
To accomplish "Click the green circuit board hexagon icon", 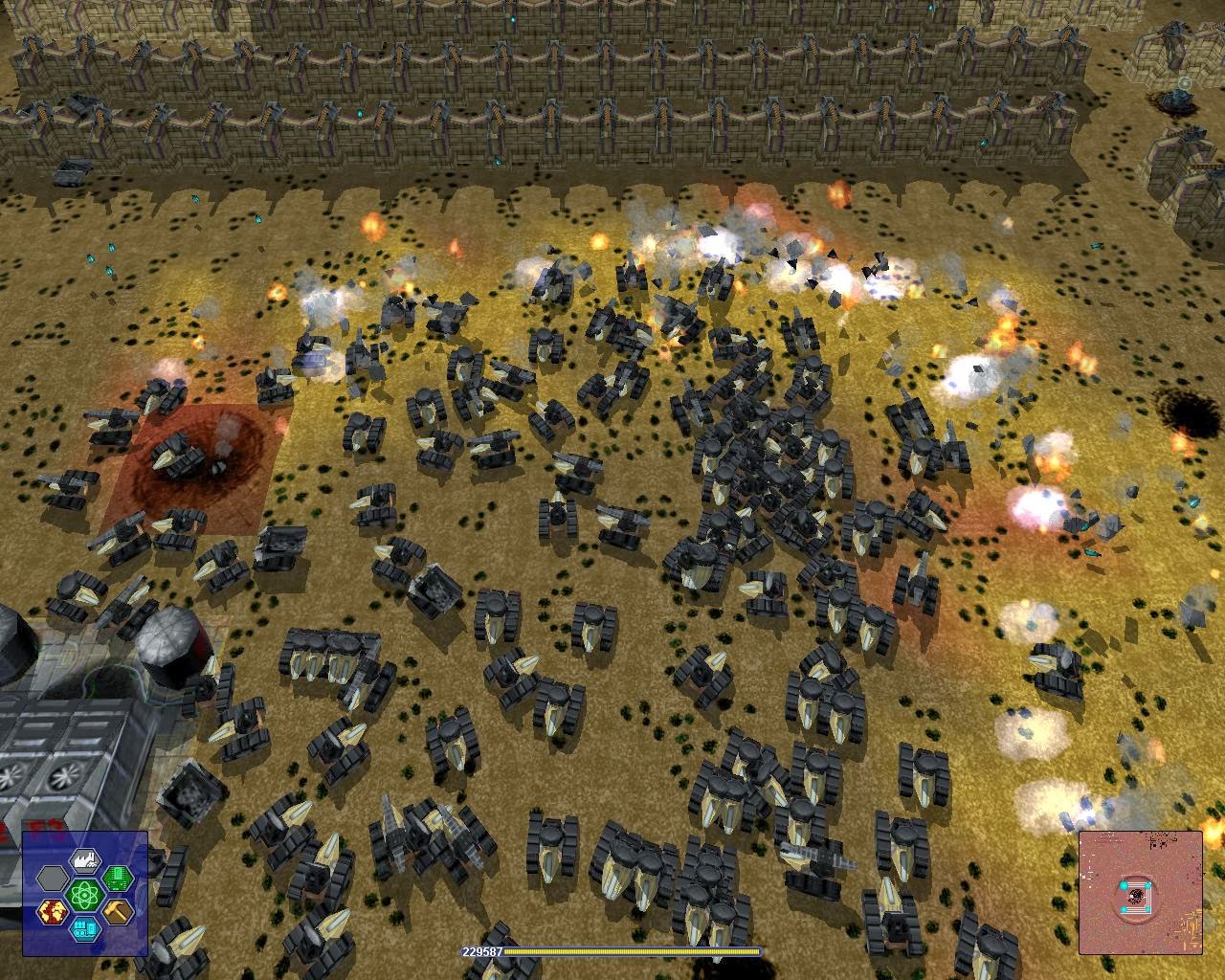I will click(119, 878).
